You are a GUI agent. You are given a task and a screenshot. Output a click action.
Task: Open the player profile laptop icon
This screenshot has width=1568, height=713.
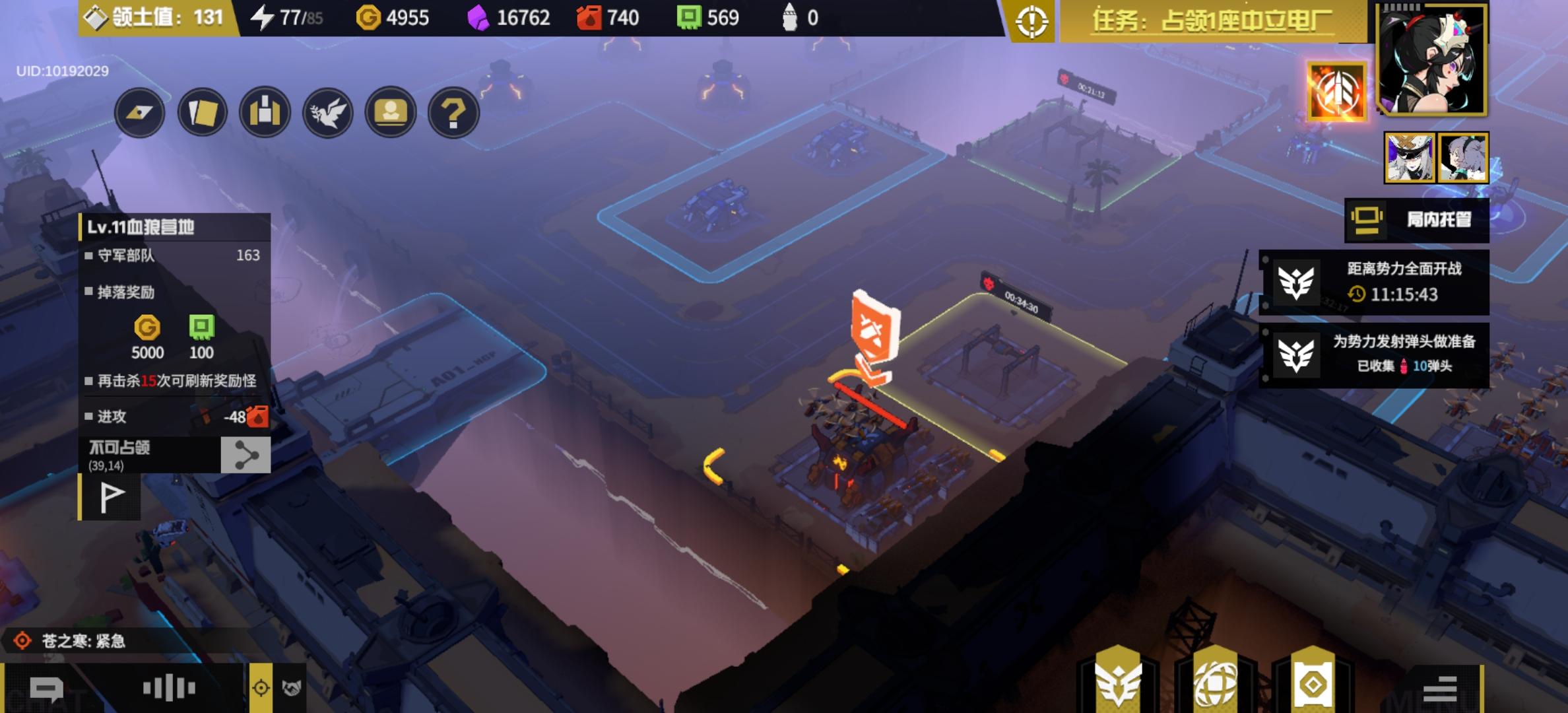click(x=390, y=112)
